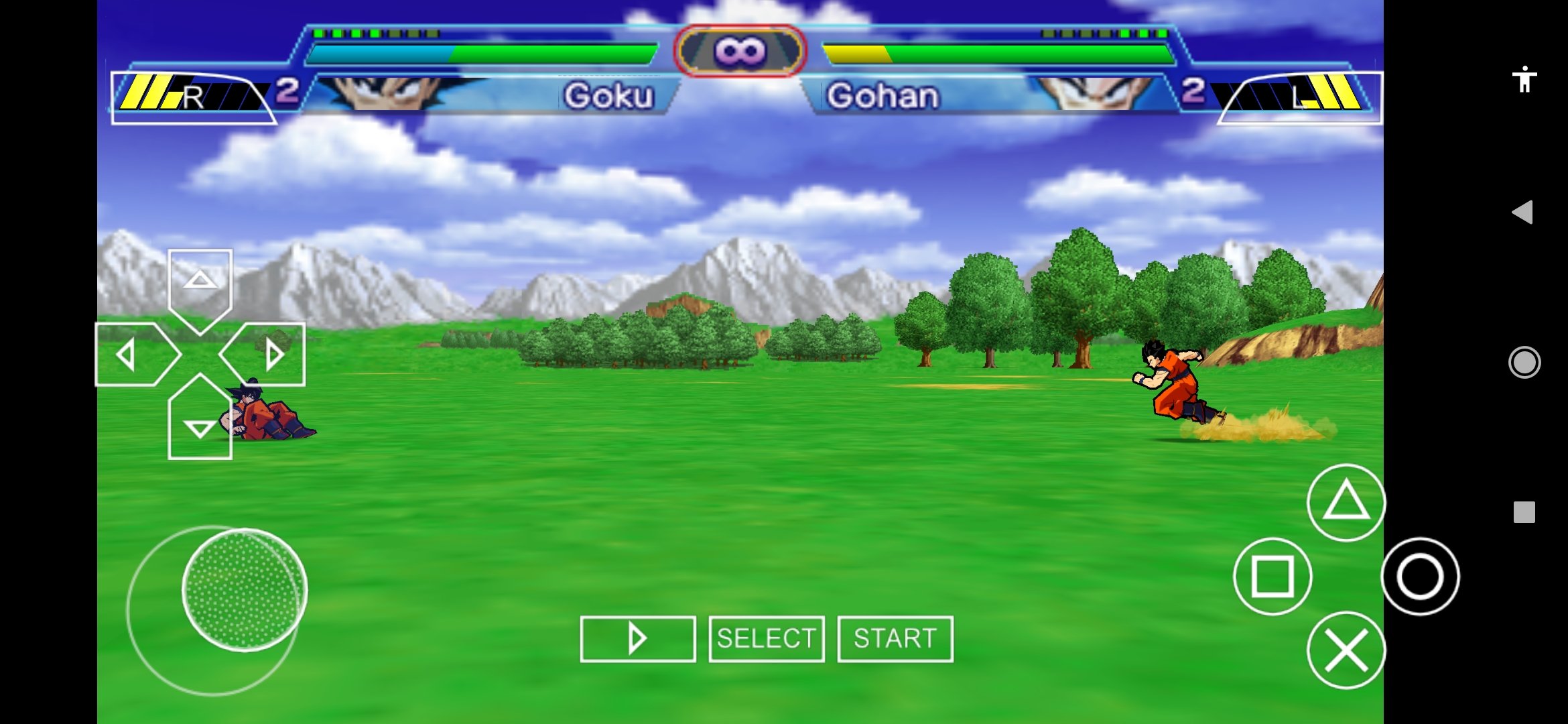Screen dimensions: 1568x724
Task: Show recent apps with square button
Action: tap(1524, 512)
